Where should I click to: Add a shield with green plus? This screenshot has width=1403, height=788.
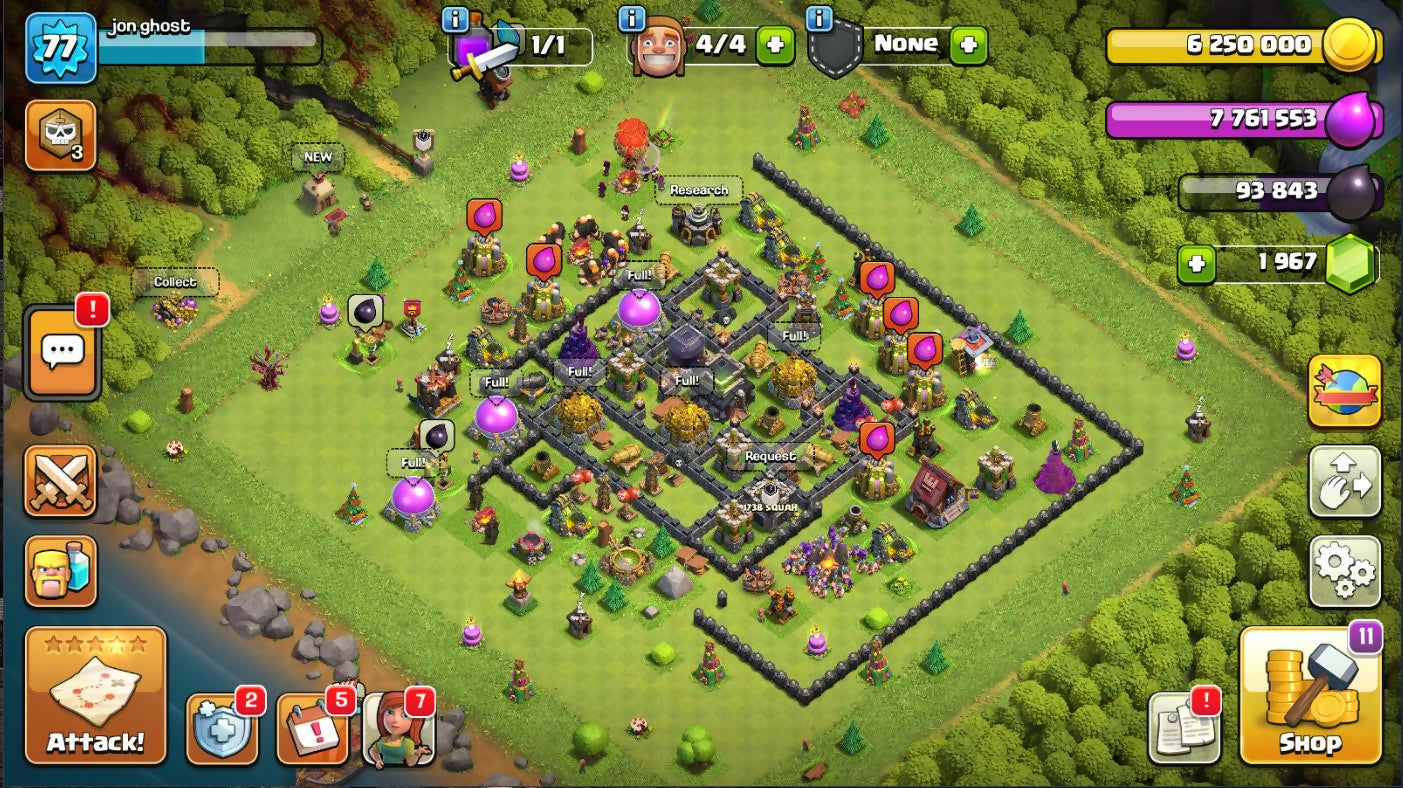(968, 45)
